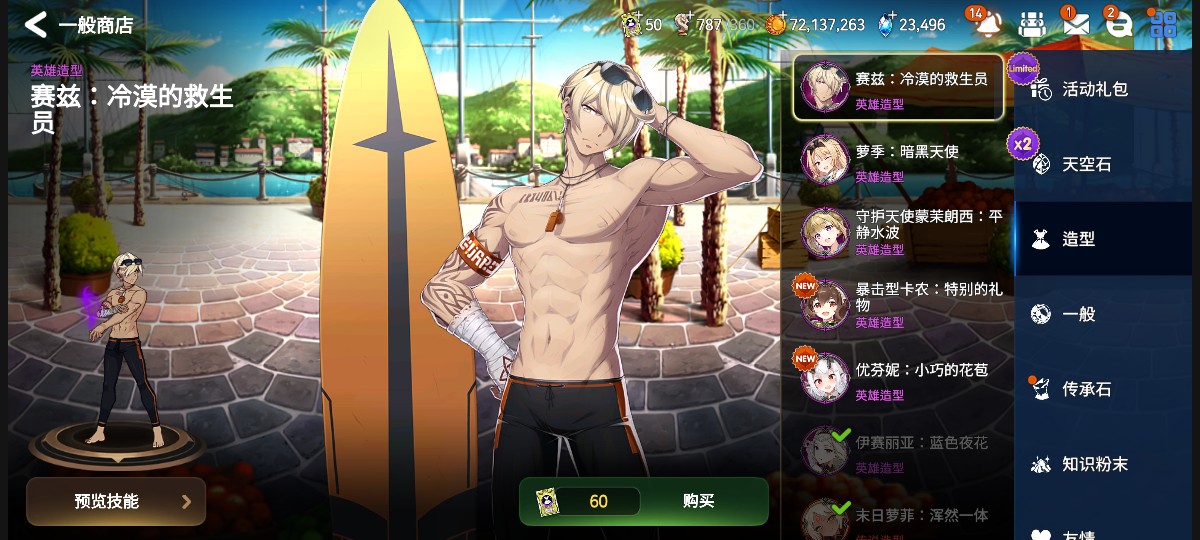Buy the costume with the 购买 button
Viewport: 1200px width, 540px height.
[698, 501]
